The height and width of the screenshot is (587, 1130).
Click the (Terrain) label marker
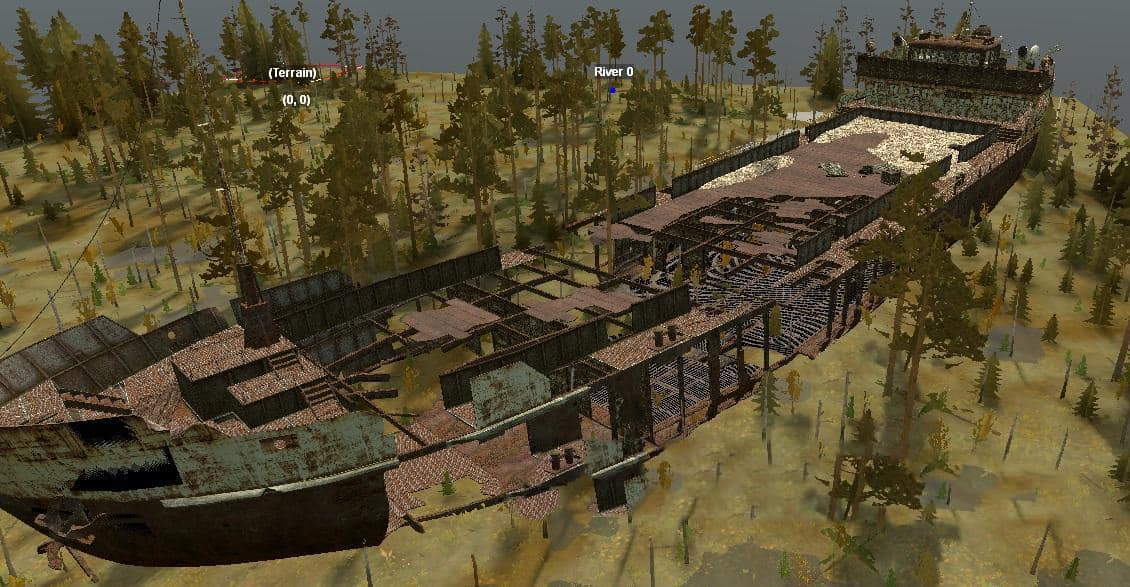(x=293, y=73)
